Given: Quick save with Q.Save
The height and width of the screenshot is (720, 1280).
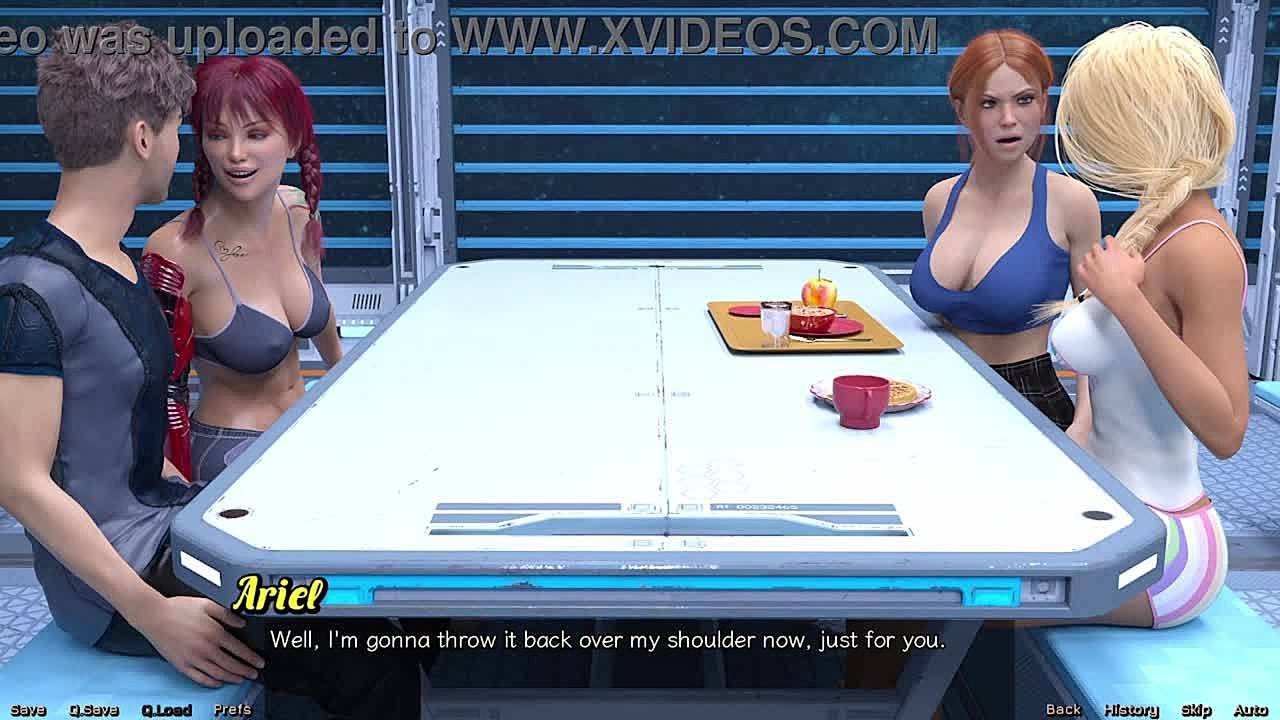Looking at the screenshot, I should (x=94, y=710).
